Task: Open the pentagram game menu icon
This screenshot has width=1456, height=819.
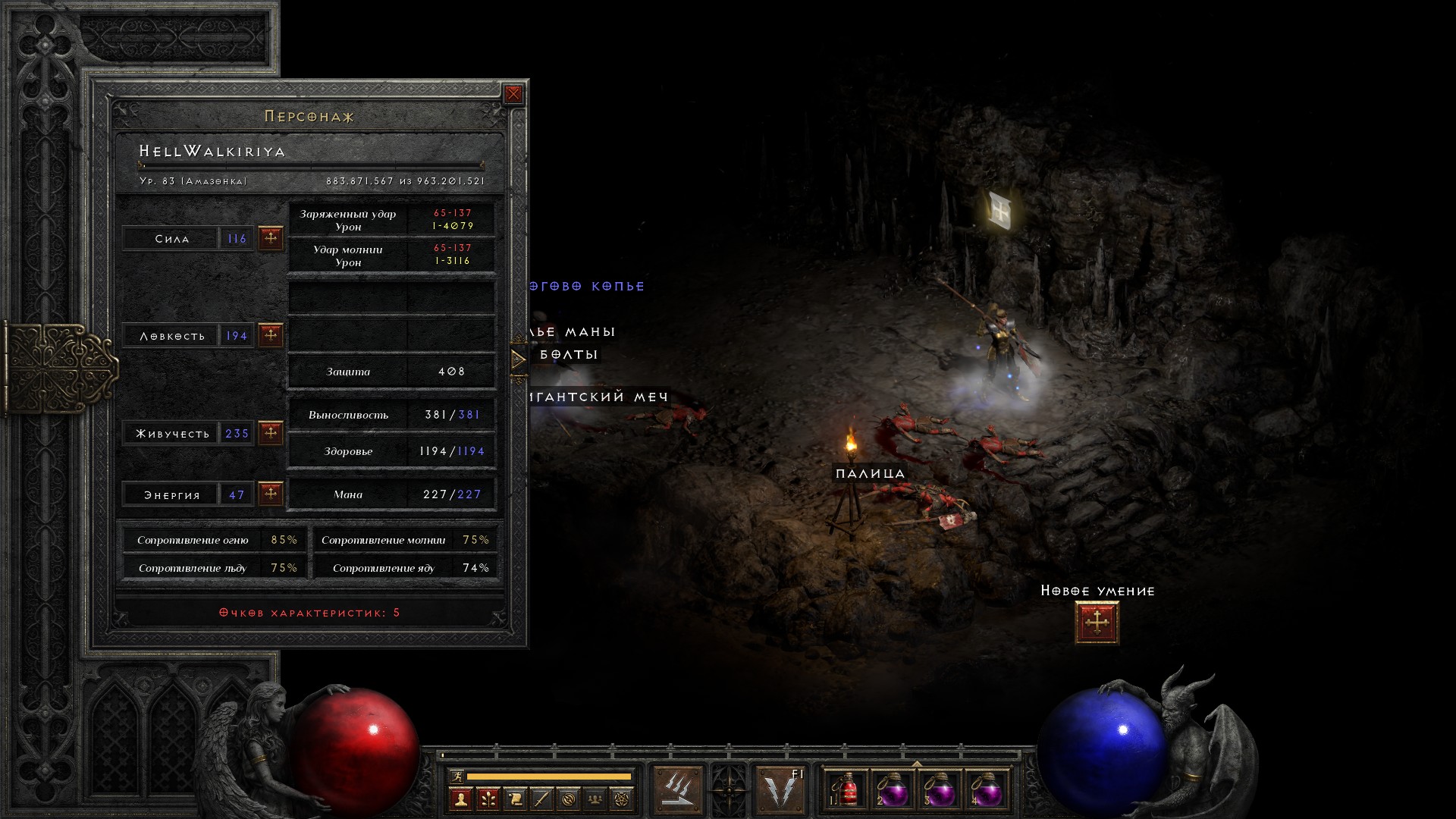Action: coord(623,799)
